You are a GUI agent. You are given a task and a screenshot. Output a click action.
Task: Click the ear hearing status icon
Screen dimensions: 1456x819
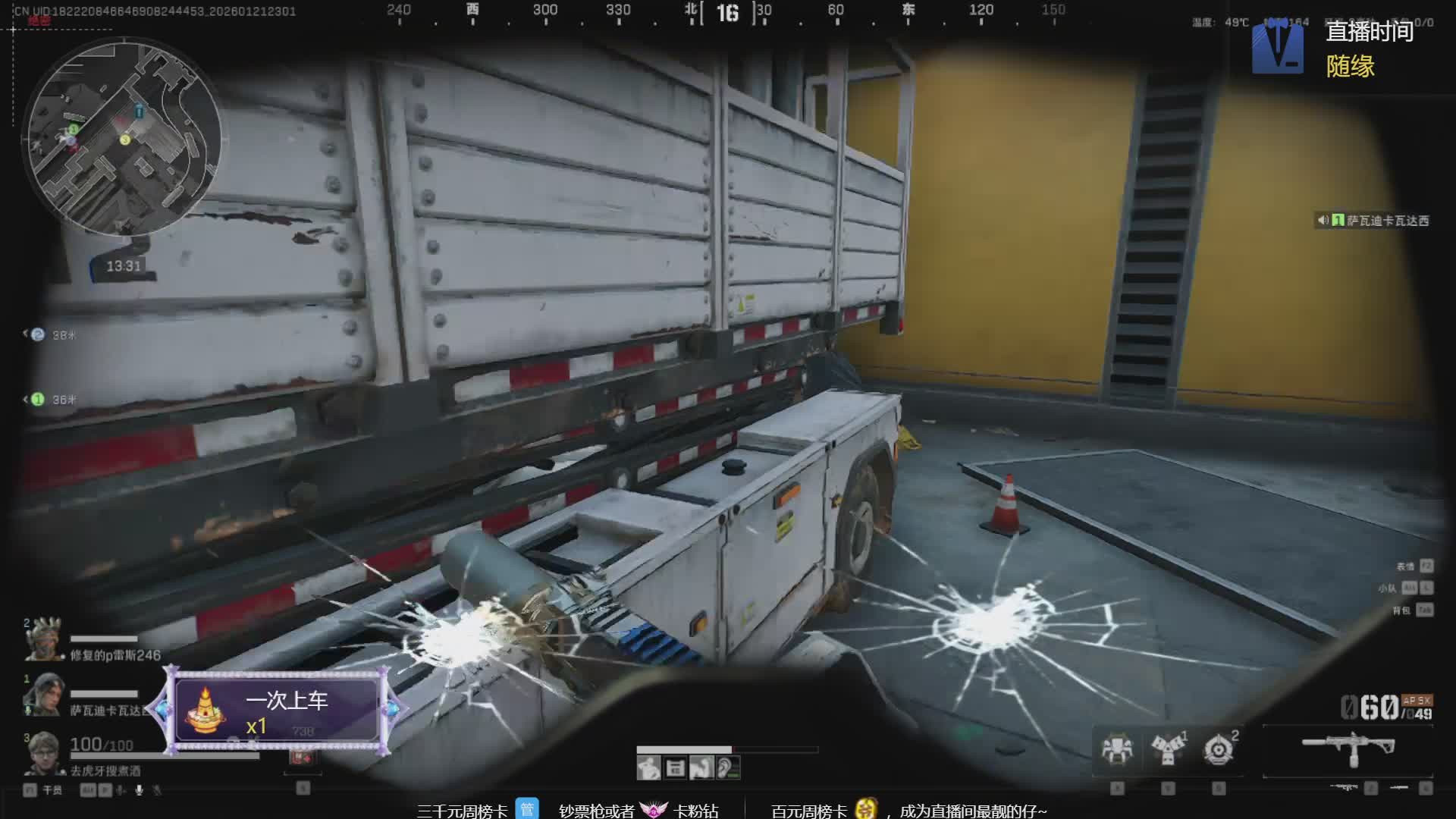coord(727,769)
